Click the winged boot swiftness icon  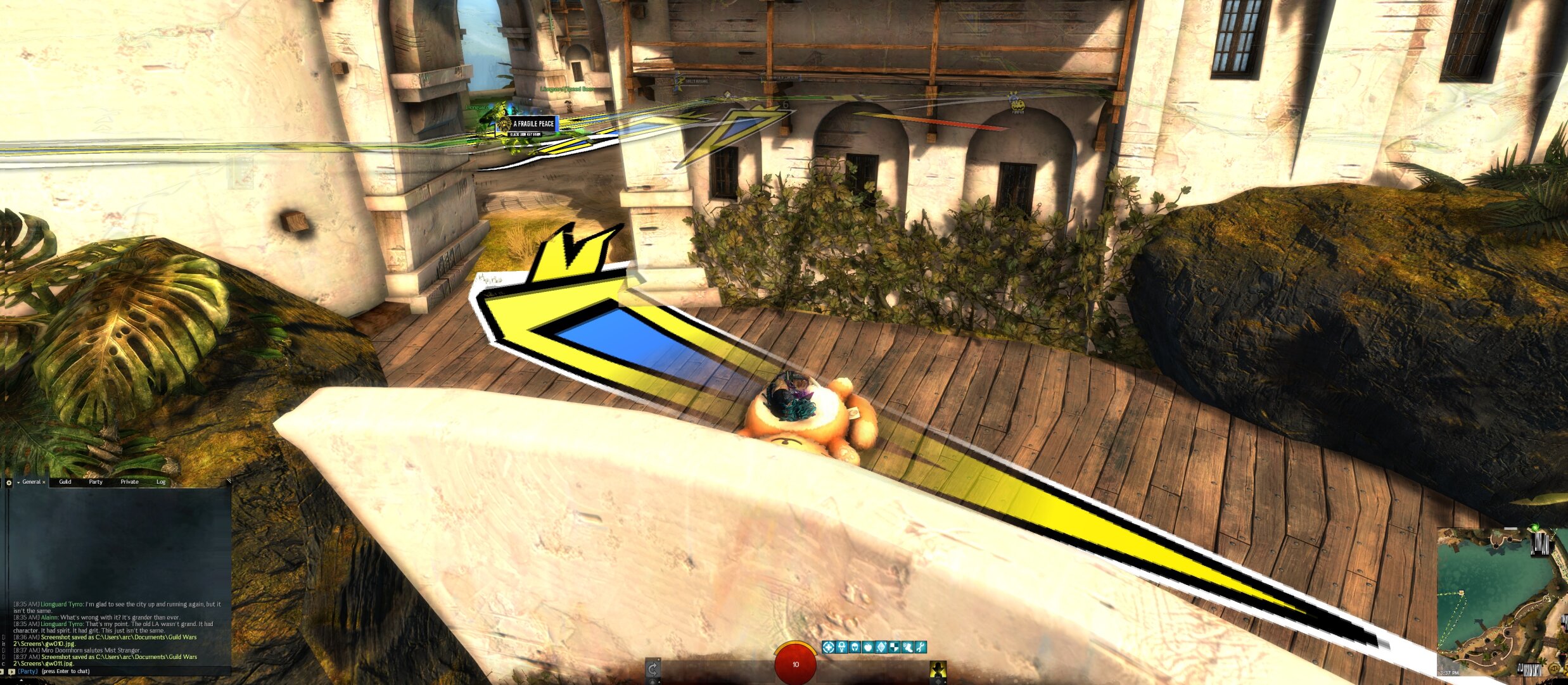tap(908, 647)
